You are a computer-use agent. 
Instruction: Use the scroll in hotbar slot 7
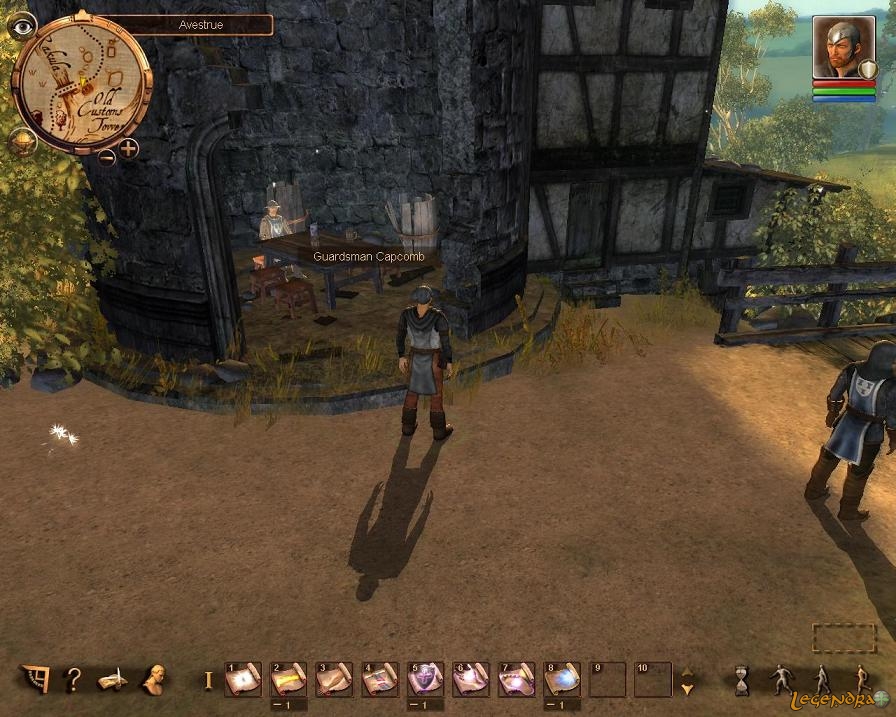[517, 680]
